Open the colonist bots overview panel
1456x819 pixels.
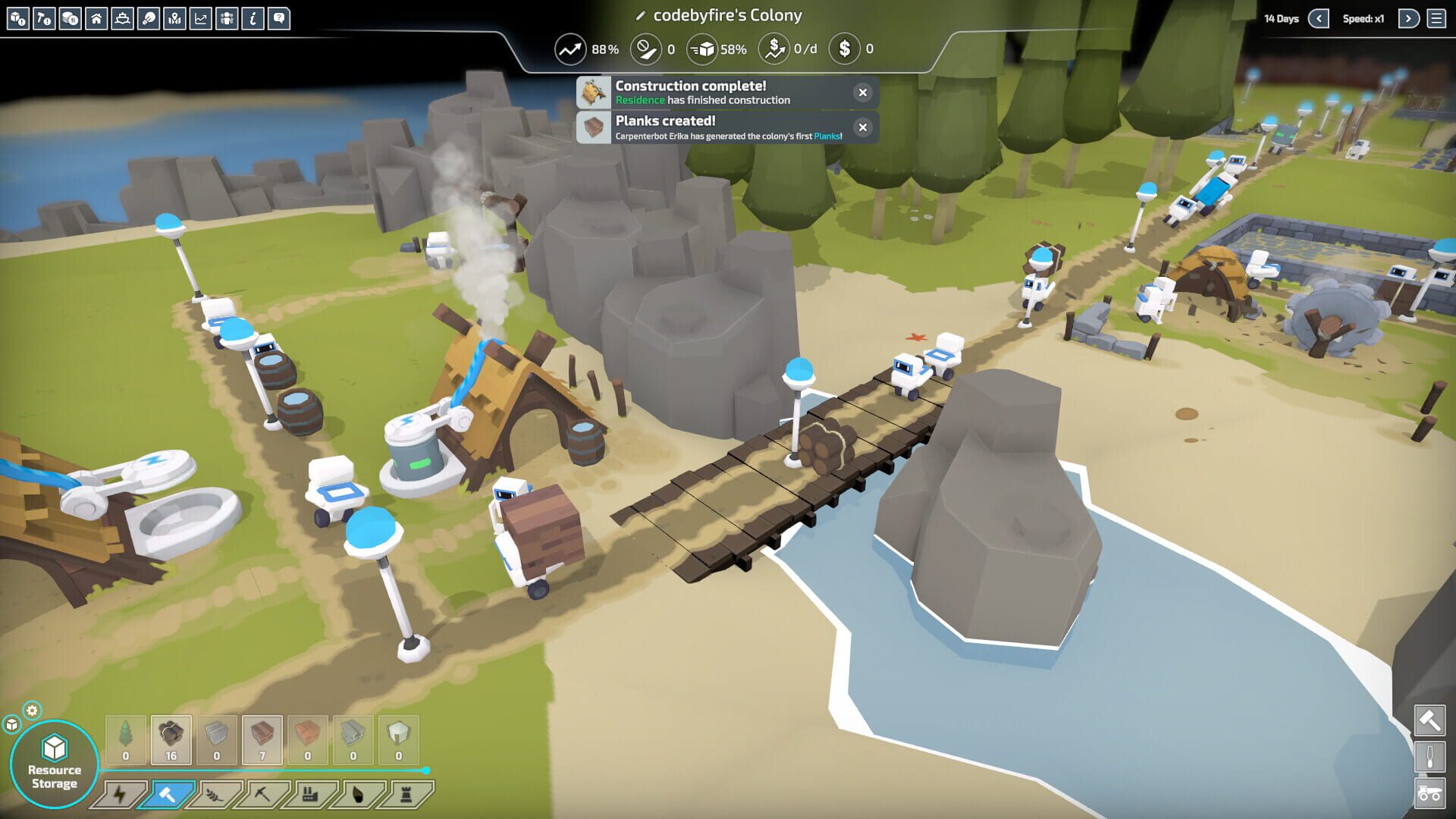pos(227,19)
